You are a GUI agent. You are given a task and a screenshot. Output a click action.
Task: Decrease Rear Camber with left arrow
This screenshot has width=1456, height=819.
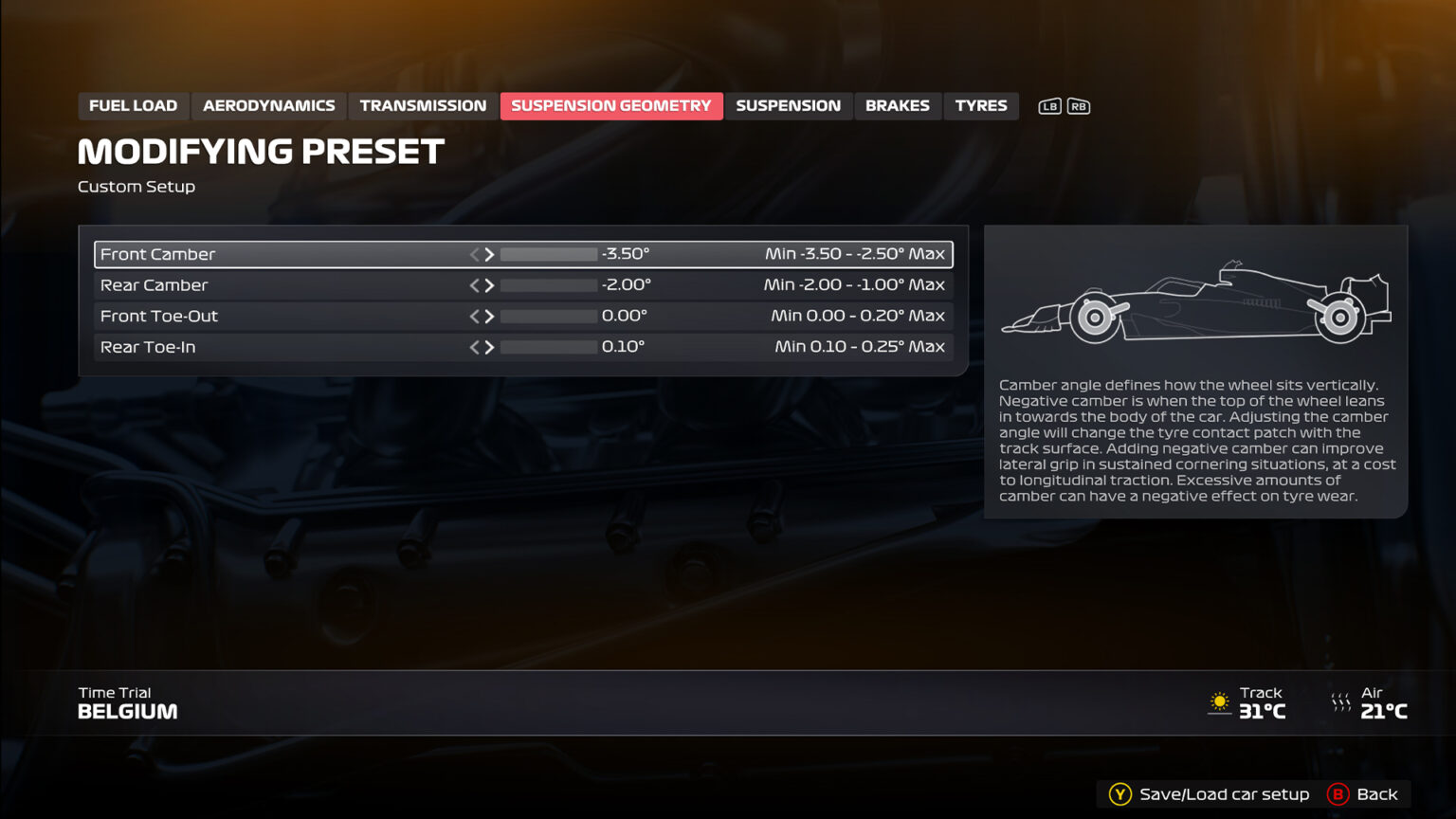[x=475, y=285]
